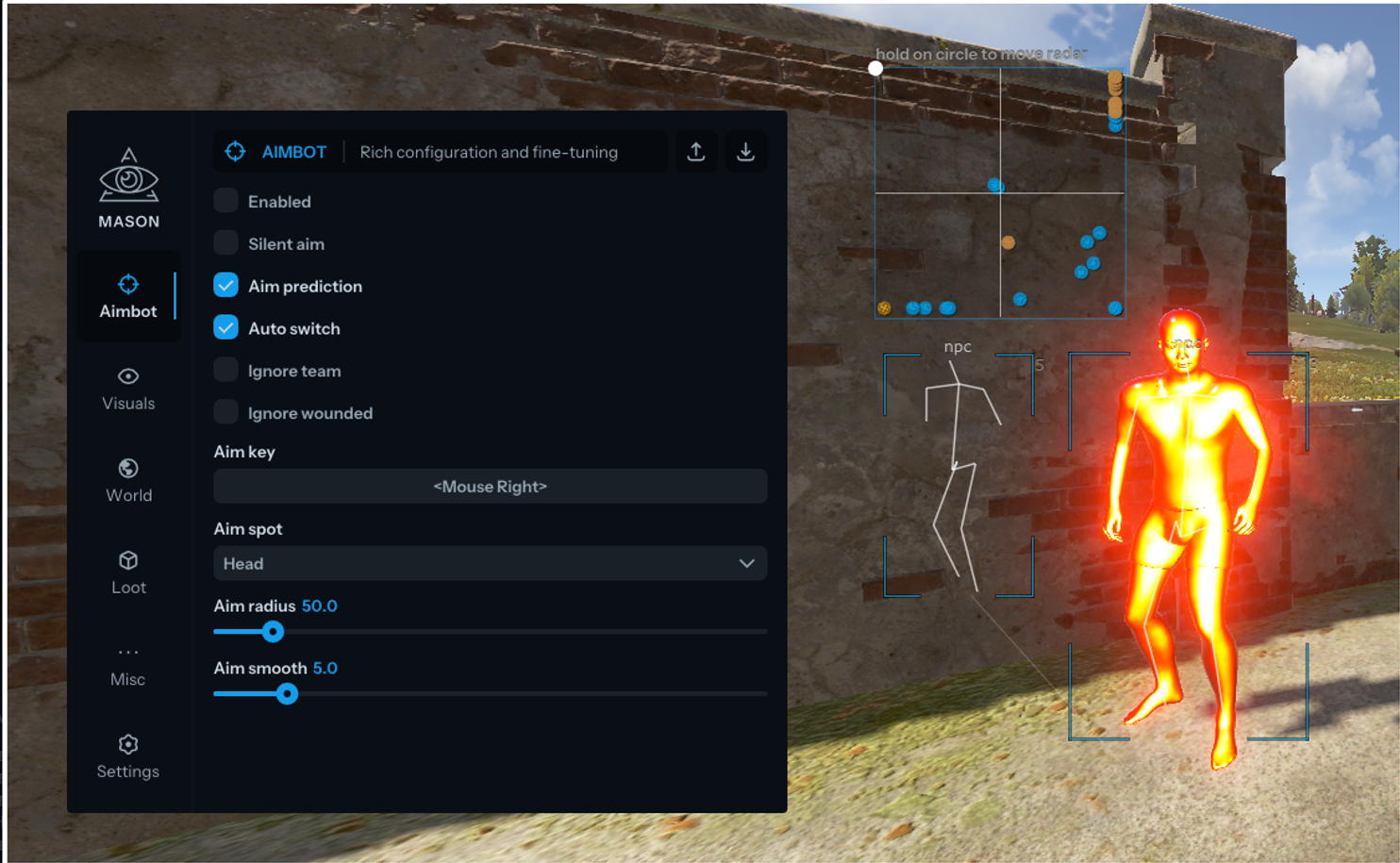Enable Silent aim
This screenshot has height=863, width=1400.
click(225, 243)
